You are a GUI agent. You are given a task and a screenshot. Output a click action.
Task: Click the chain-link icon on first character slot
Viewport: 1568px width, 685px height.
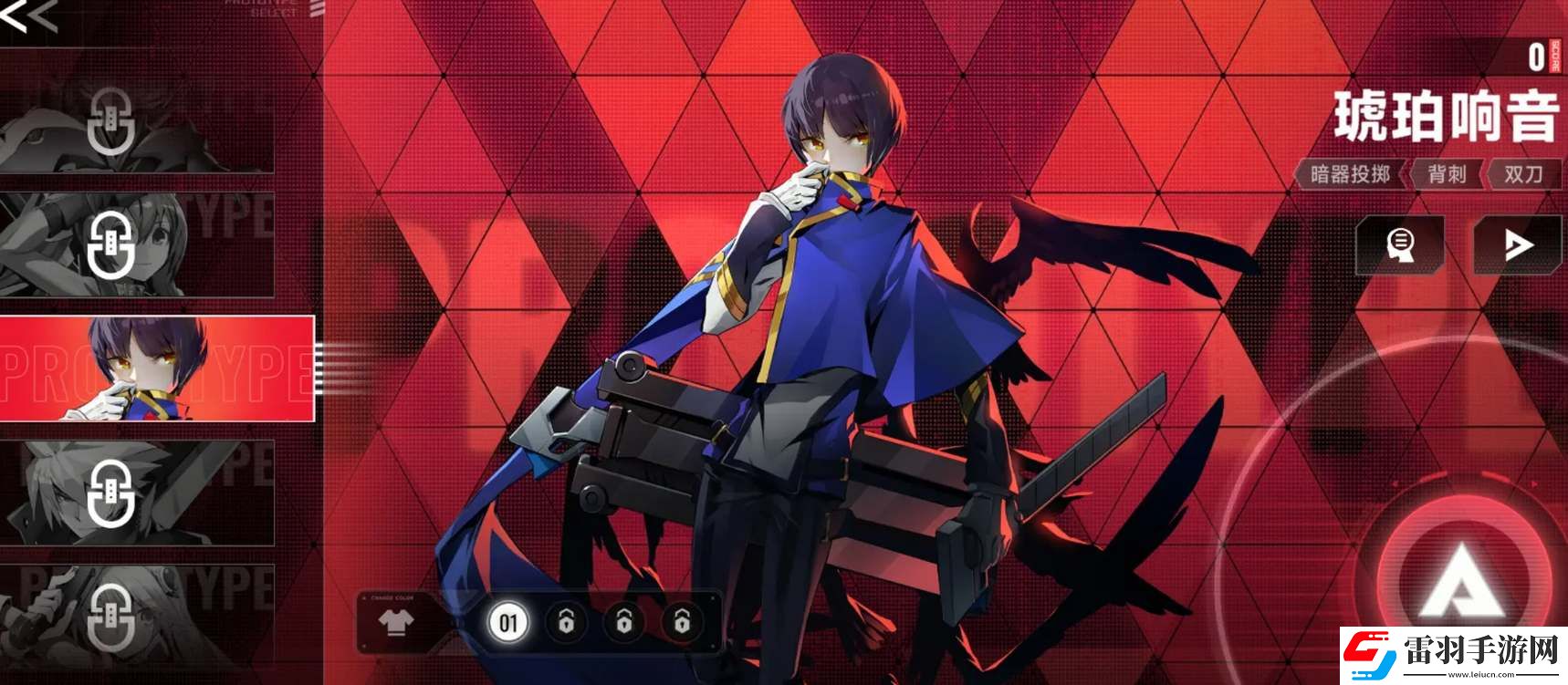(x=110, y=122)
